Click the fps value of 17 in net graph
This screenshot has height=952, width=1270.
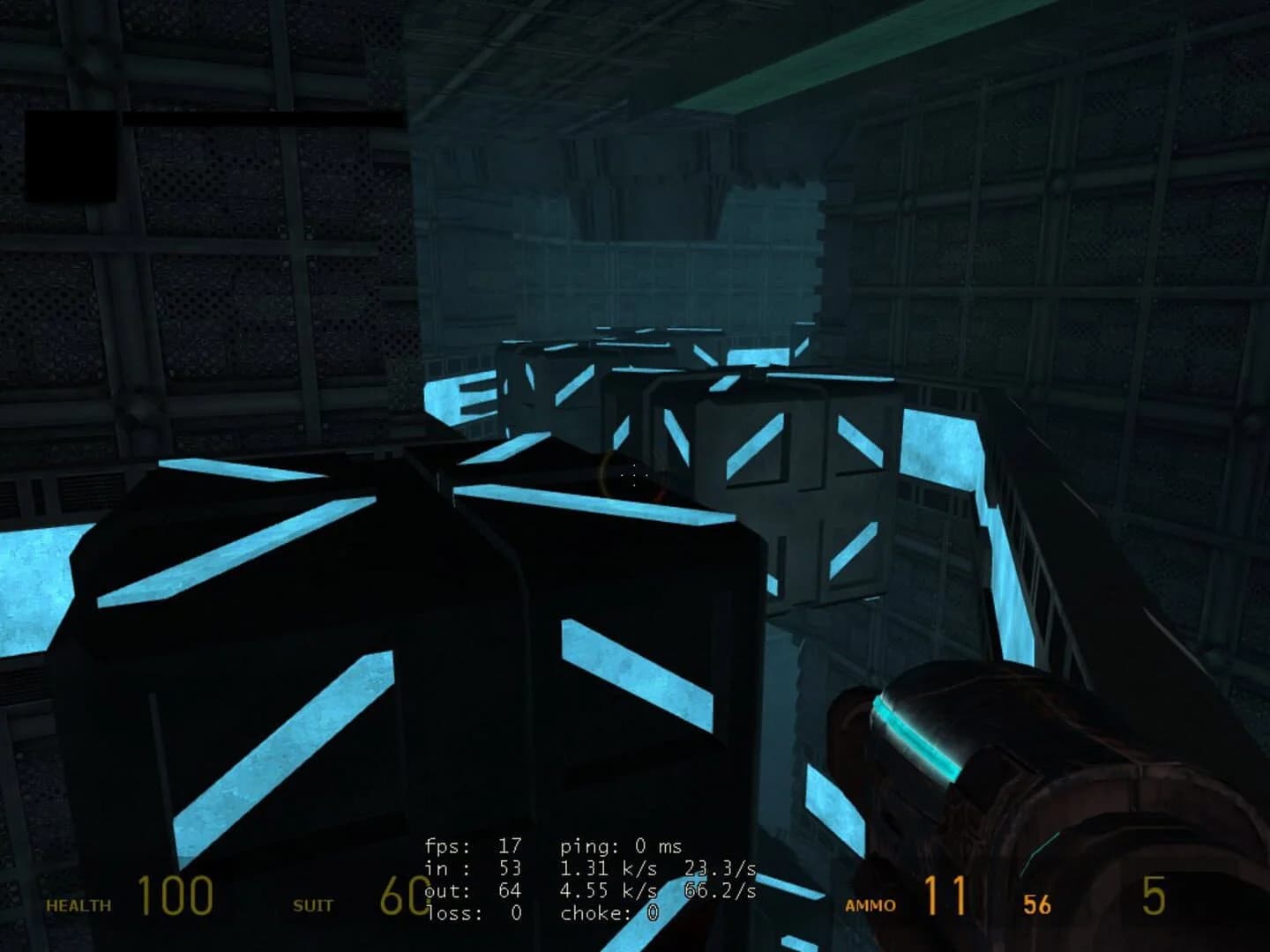(510, 844)
